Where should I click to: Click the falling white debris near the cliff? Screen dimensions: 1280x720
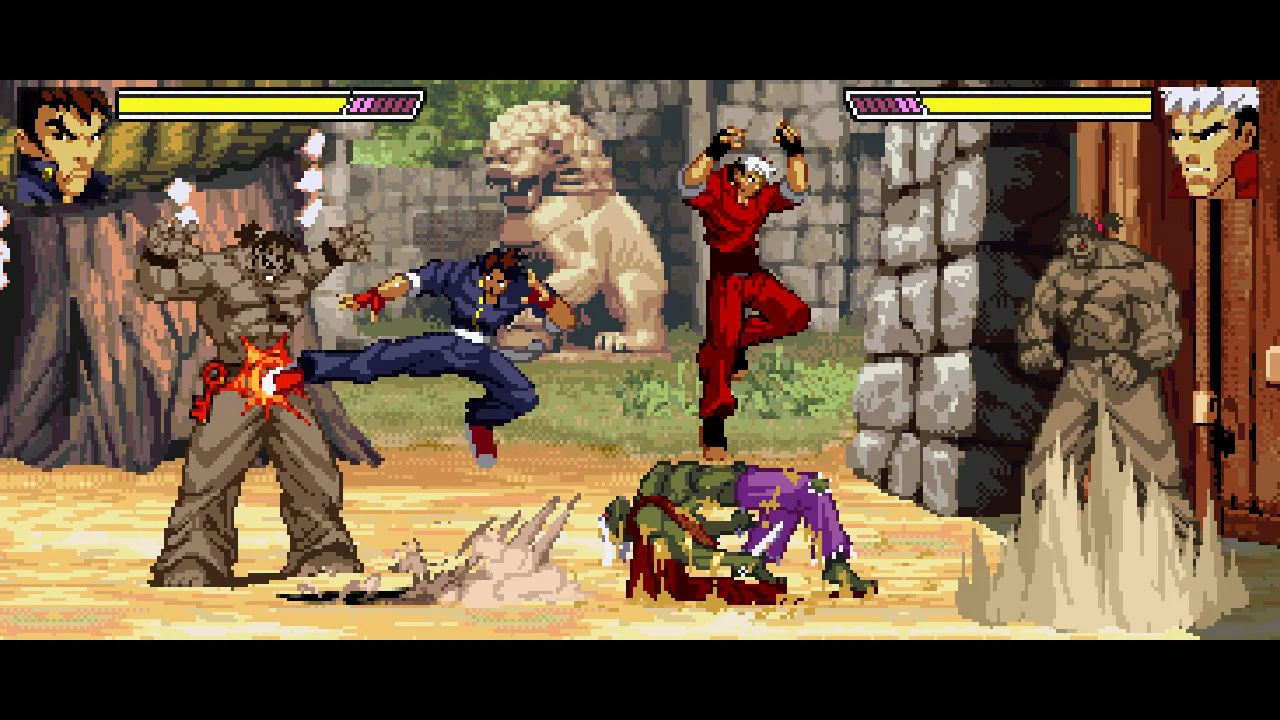(180, 190)
